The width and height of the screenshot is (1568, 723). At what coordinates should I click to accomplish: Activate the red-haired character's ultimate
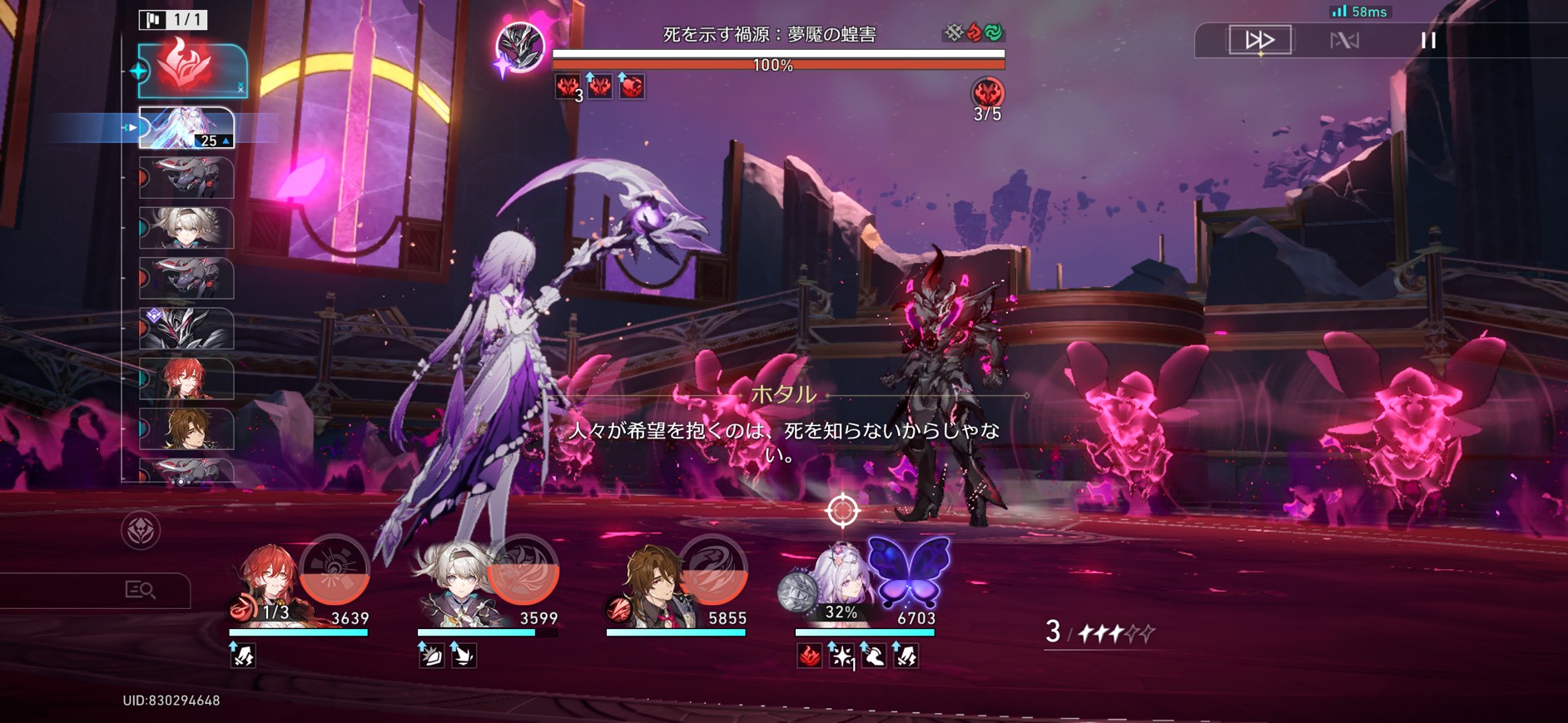pyautogui.click(x=334, y=571)
